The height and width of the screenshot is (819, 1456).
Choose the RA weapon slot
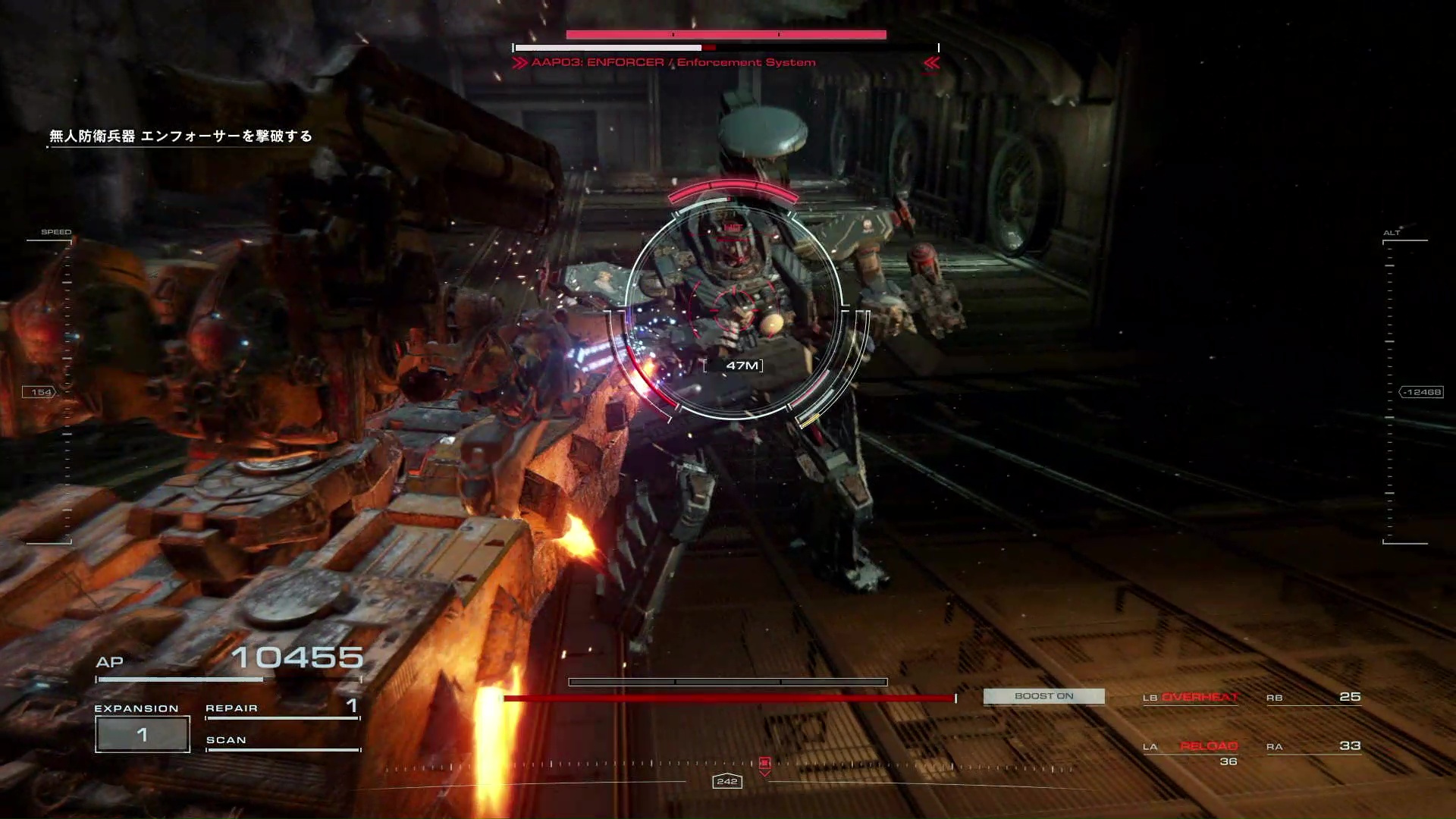pos(1313,747)
